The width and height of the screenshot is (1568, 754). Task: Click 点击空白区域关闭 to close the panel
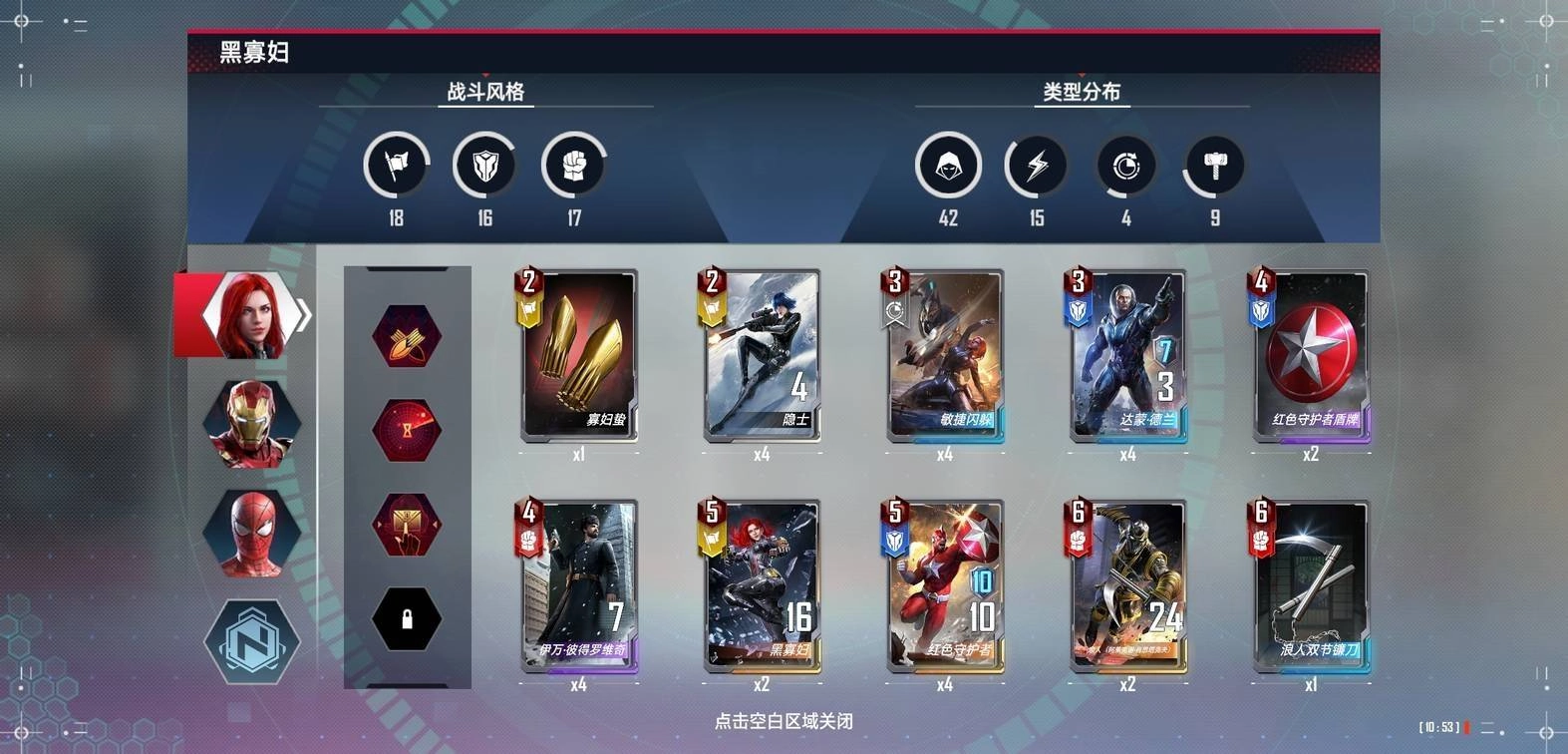tap(784, 721)
